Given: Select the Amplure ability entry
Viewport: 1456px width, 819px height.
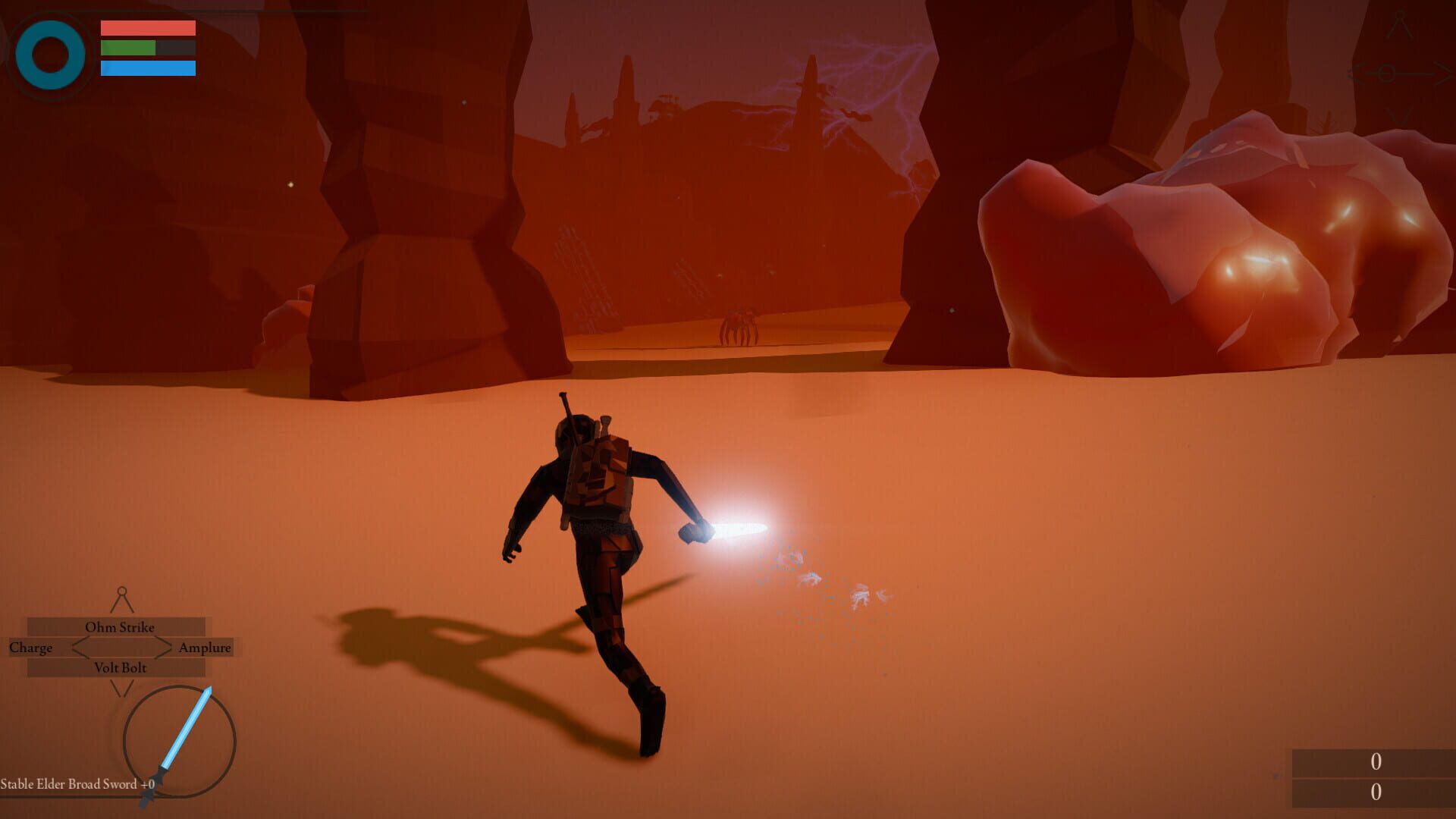Looking at the screenshot, I should (x=205, y=648).
